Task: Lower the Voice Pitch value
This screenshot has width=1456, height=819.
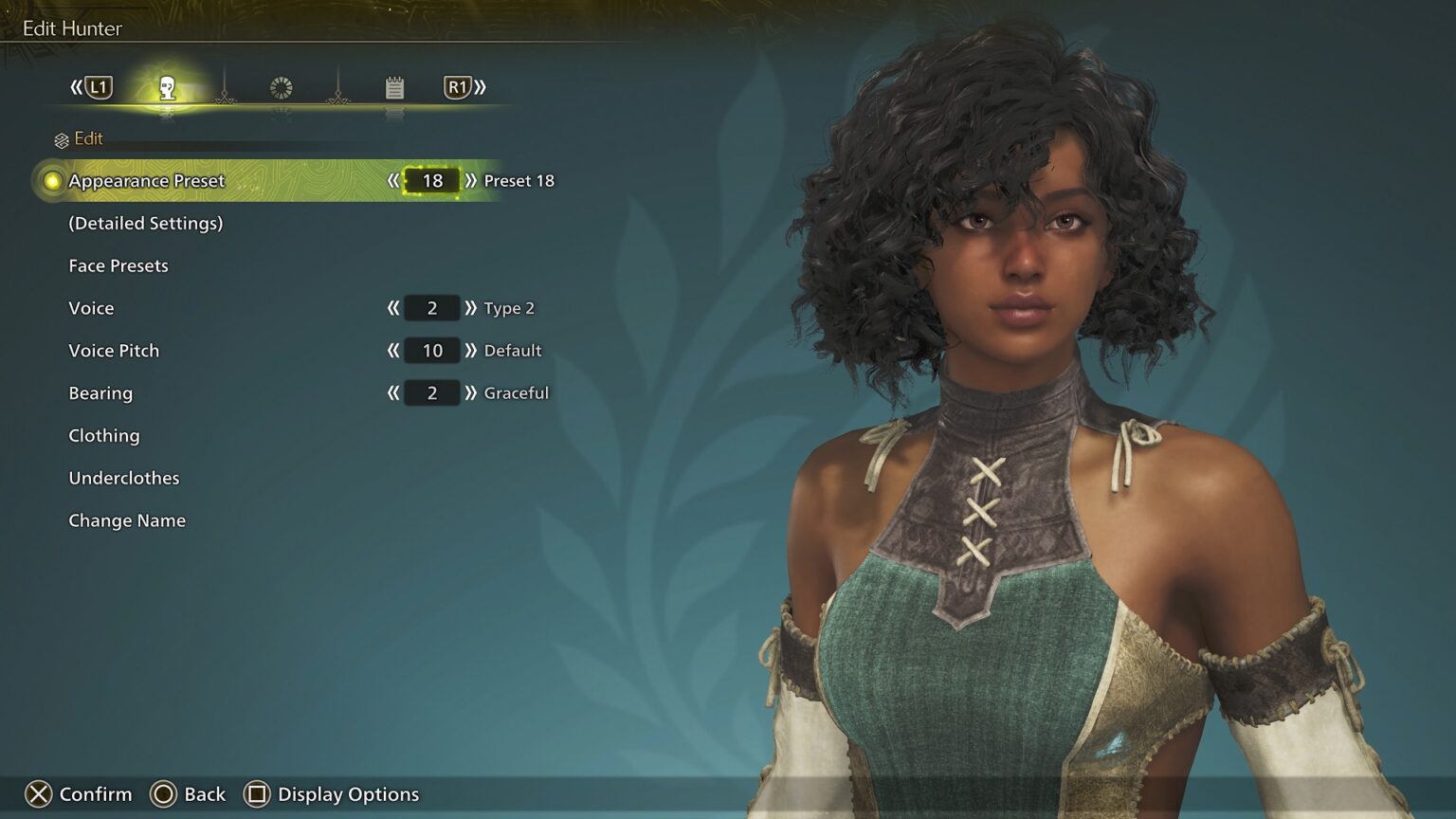Action: coord(393,351)
